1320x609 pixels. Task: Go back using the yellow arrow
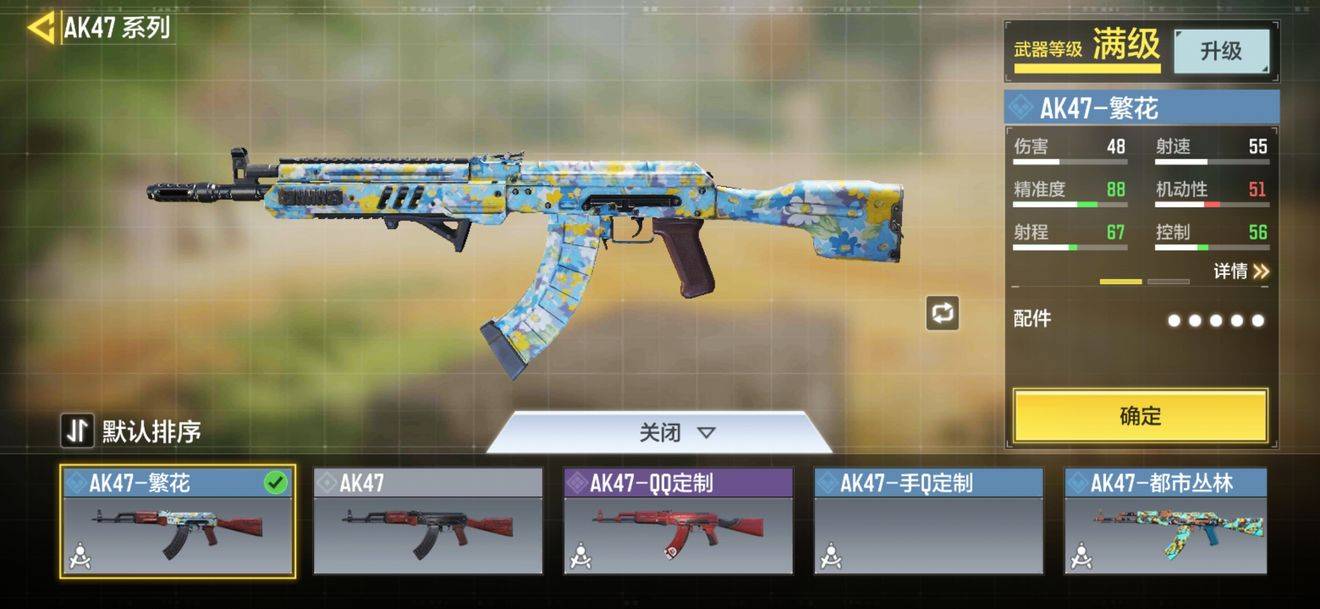tap(41, 28)
